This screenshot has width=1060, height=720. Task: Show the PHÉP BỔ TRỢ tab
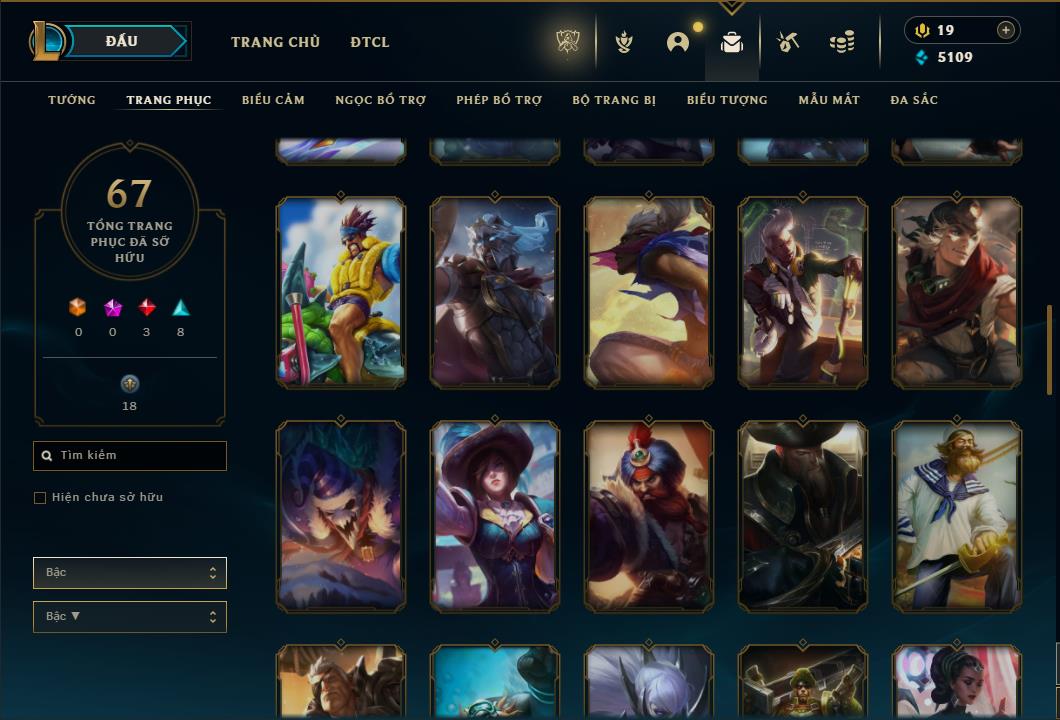coord(499,100)
